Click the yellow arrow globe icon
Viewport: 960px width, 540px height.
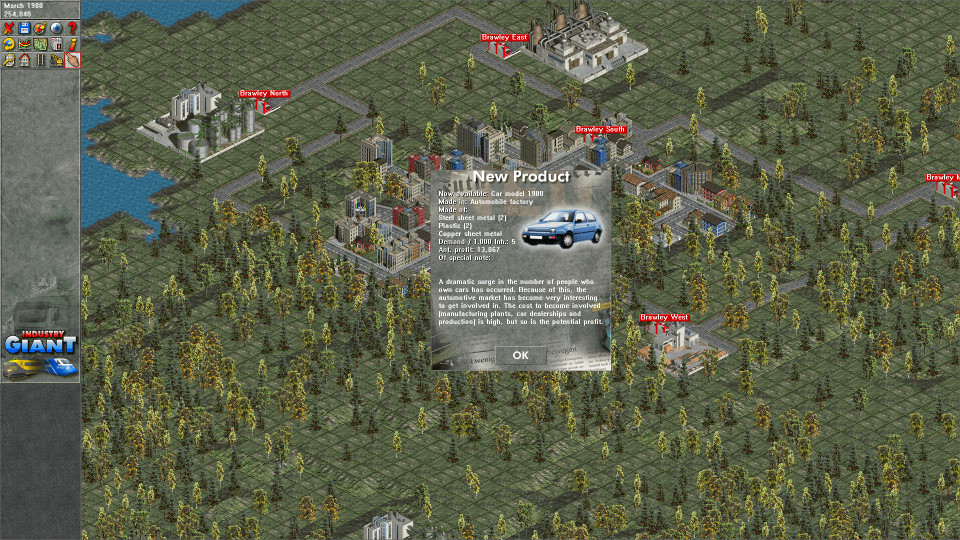(9, 44)
